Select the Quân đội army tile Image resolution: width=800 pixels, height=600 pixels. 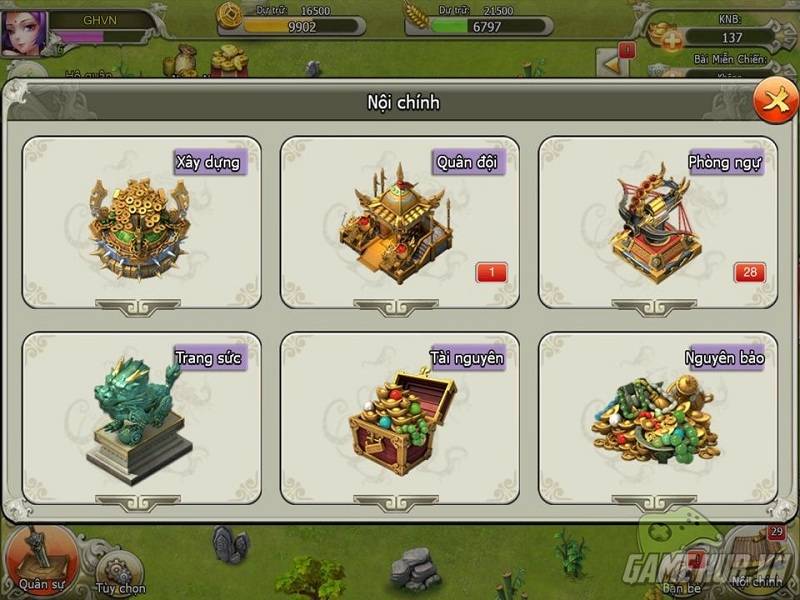pyautogui.click(x=399, y=222)
